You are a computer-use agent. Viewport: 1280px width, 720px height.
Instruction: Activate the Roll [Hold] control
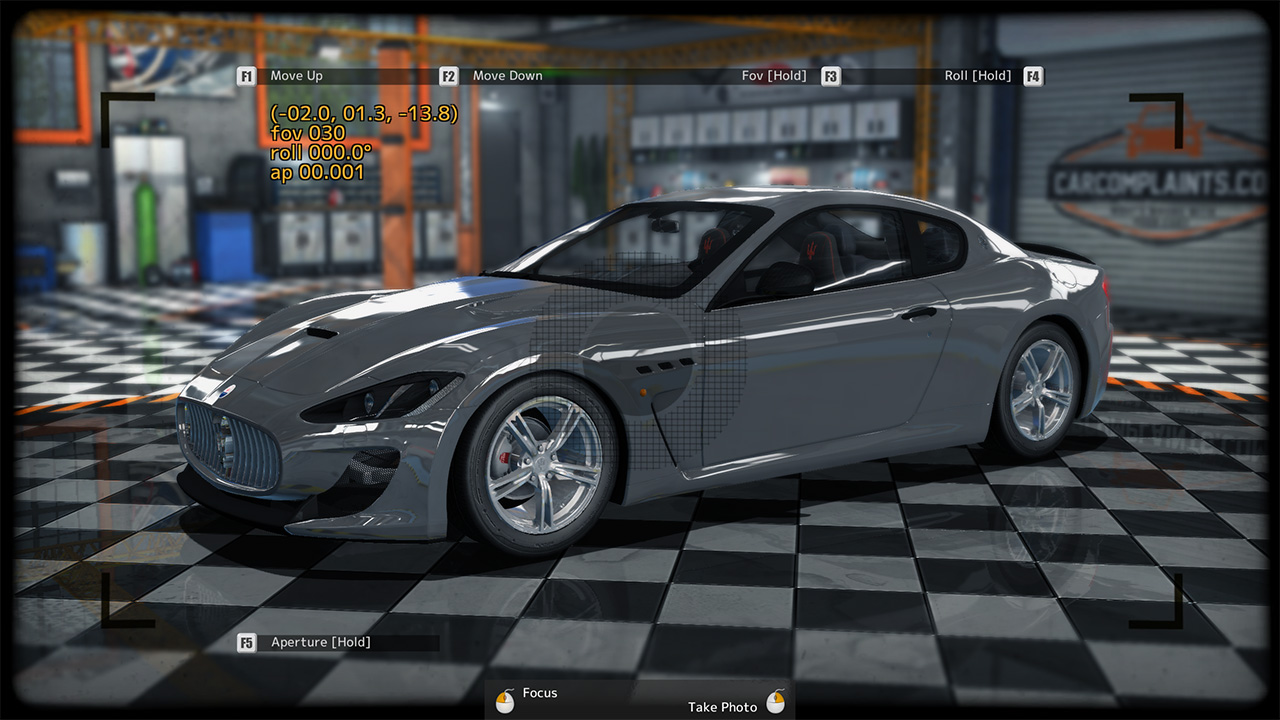975,75
